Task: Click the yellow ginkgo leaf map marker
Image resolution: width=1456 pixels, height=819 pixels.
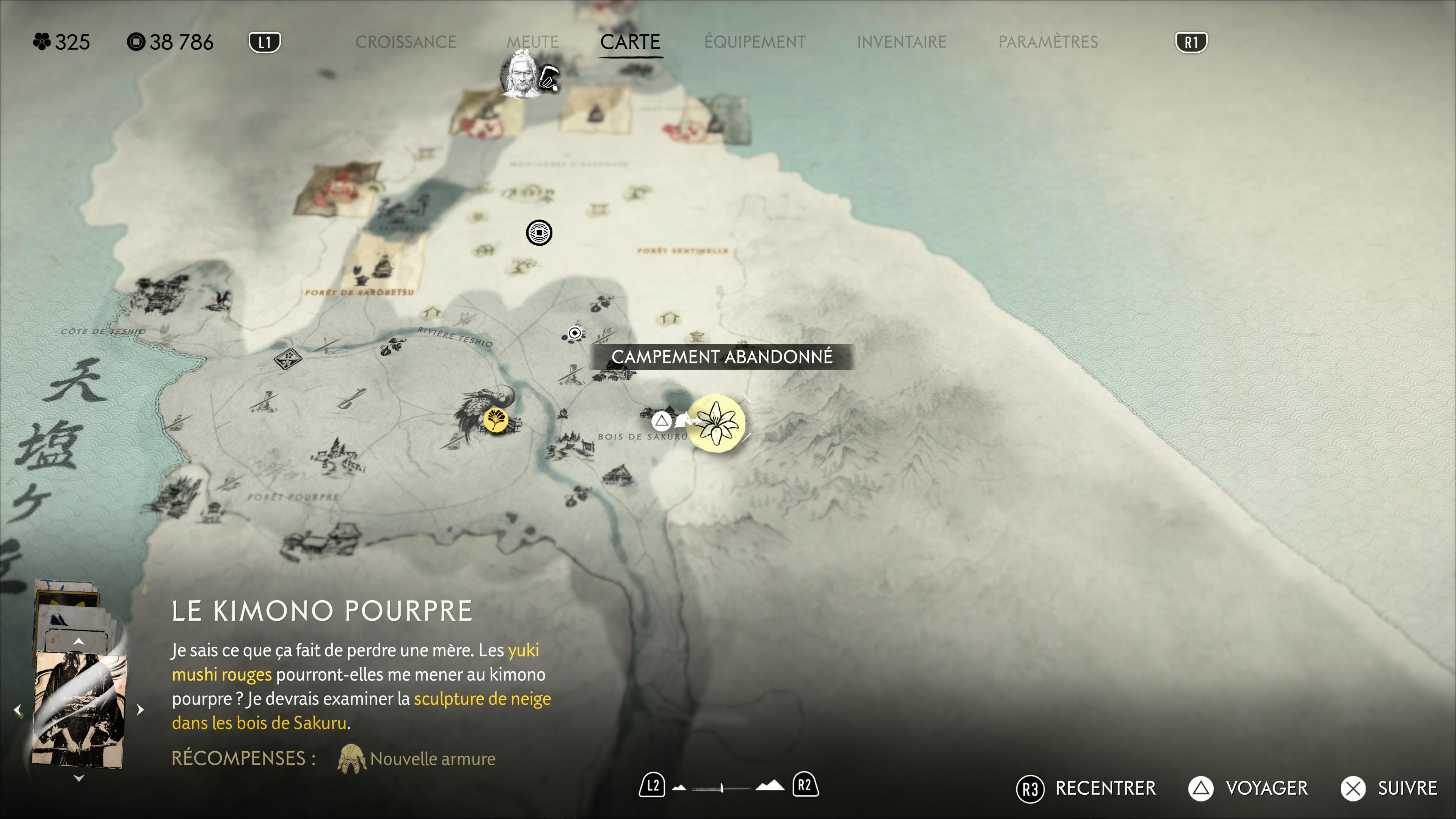Action: pyautogui.click(x=495, y=420)
